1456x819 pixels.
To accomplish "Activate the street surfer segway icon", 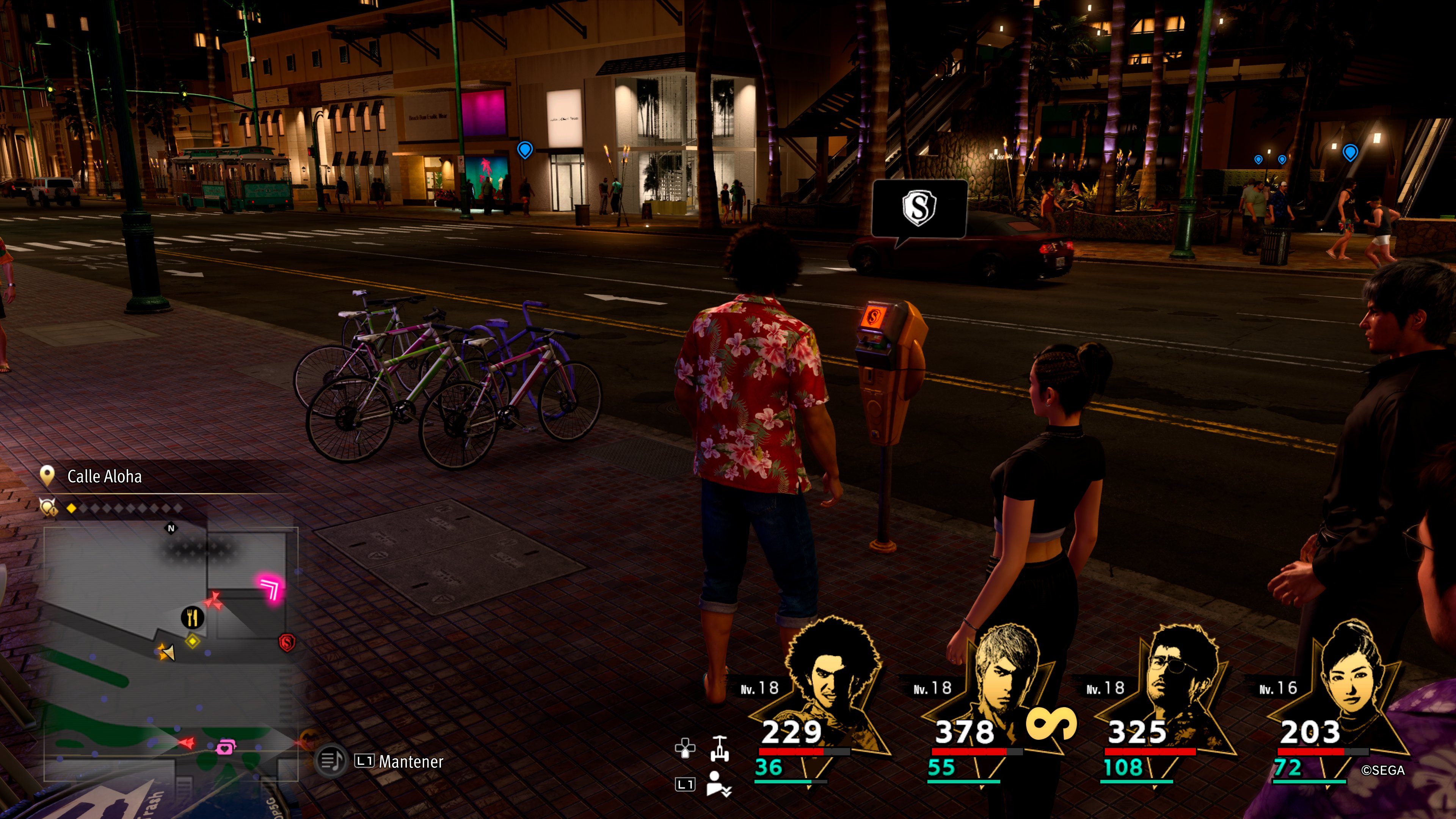I will tap(719, 749).
